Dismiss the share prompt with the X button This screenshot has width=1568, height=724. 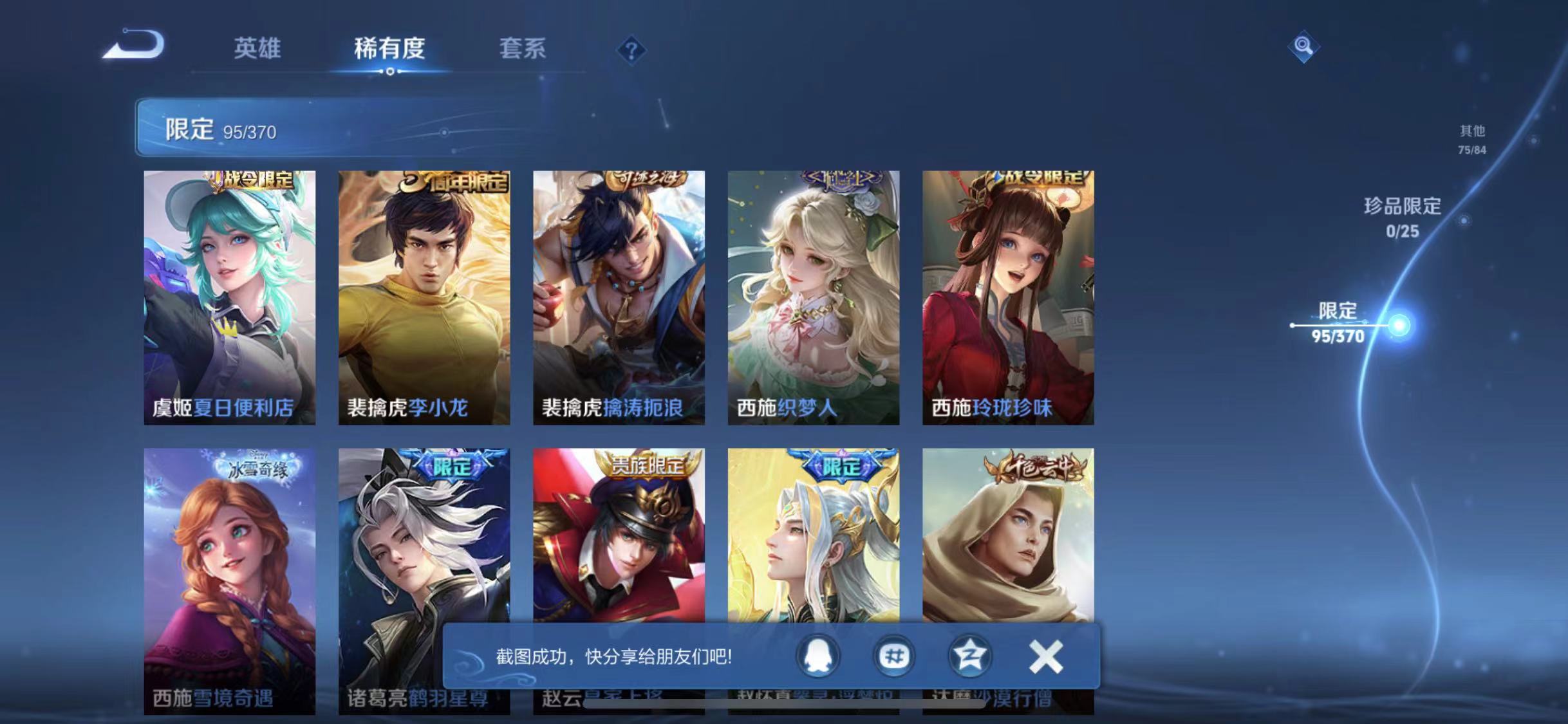[x=1046, y=657]
